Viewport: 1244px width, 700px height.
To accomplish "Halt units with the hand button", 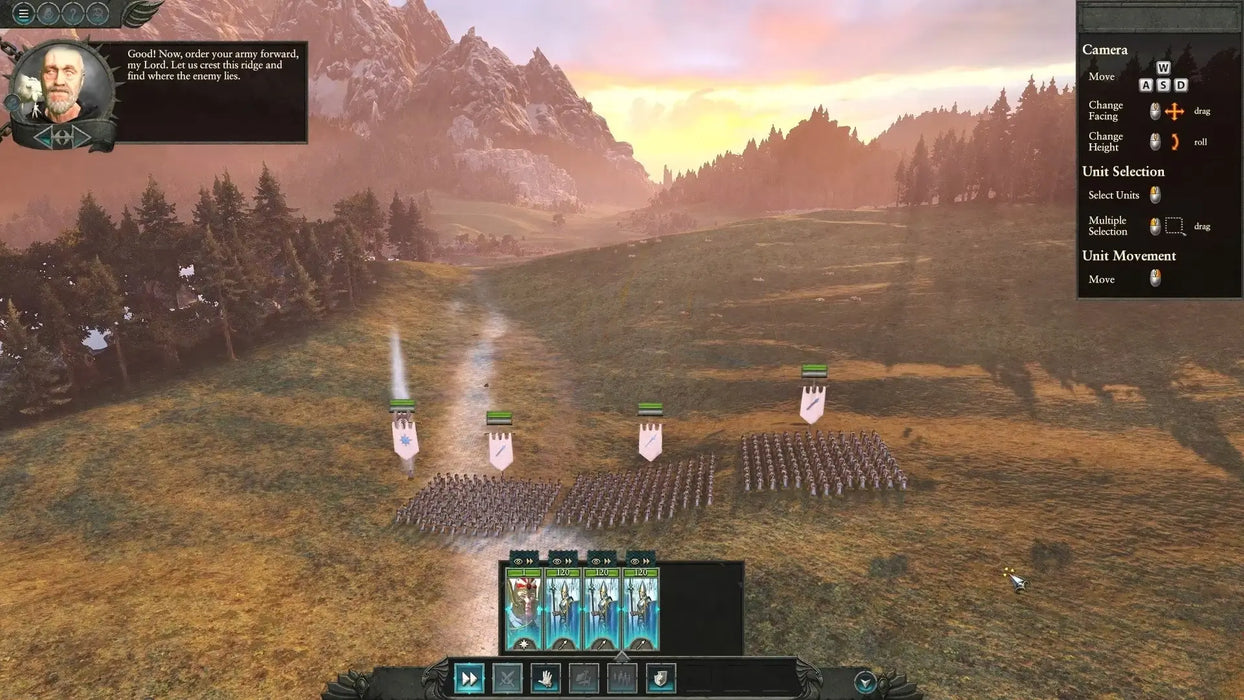I will click(x=545, y=678).
